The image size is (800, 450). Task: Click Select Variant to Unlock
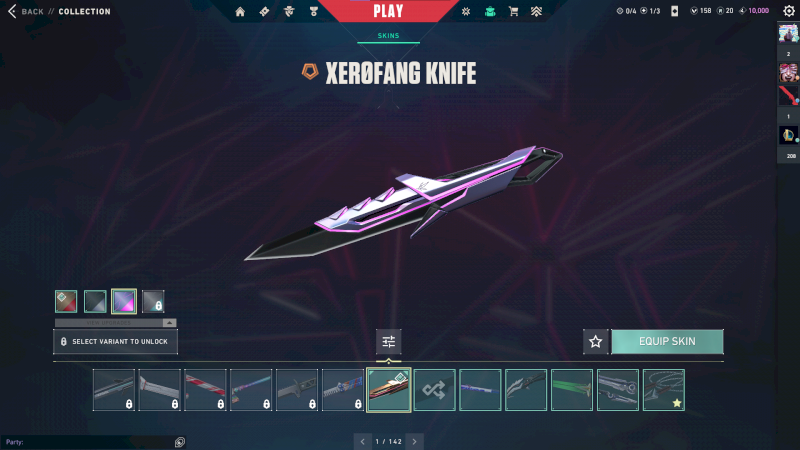coord(116,342)
